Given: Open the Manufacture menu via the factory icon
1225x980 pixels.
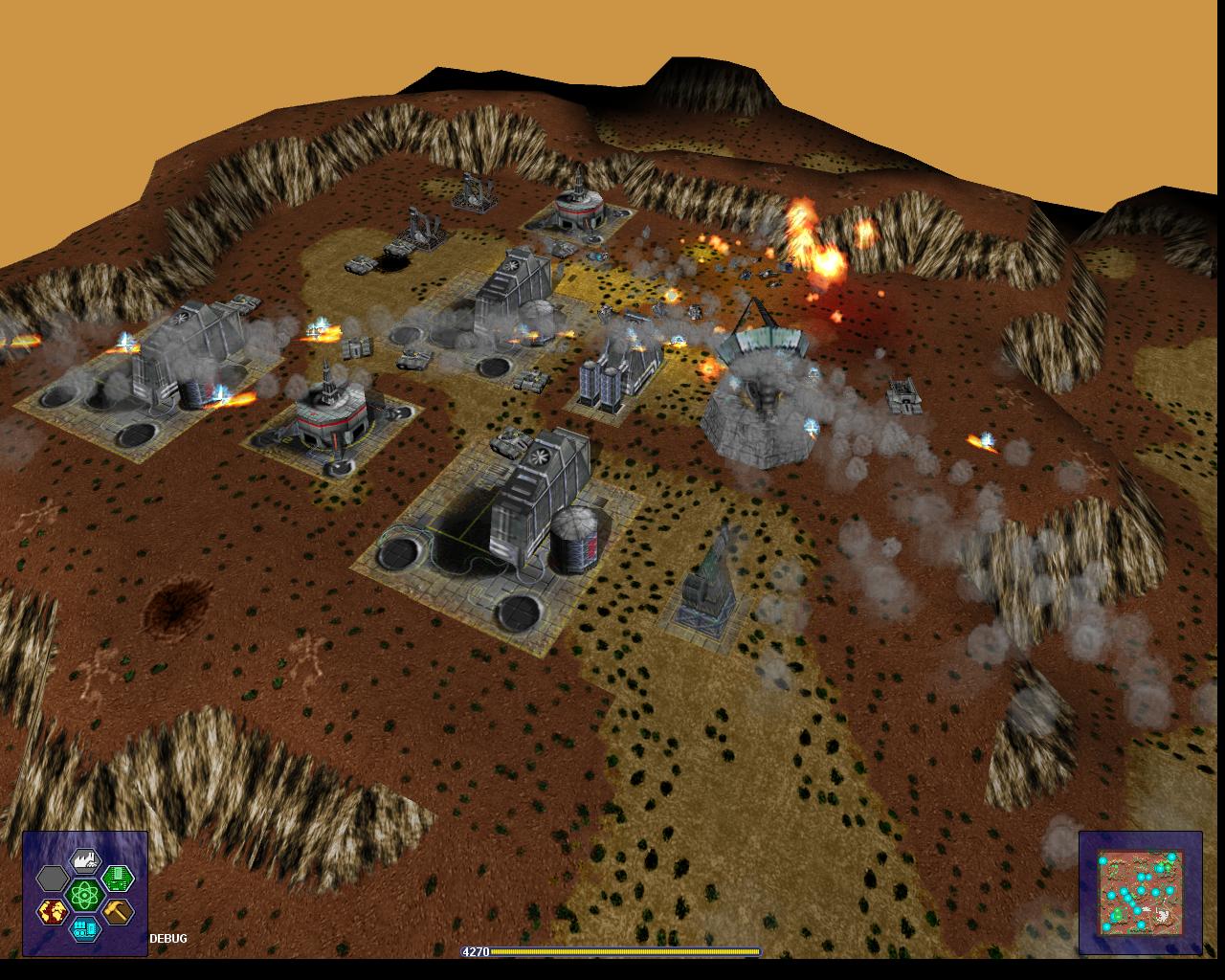Looking at the screenshot, I should (84, 861).
